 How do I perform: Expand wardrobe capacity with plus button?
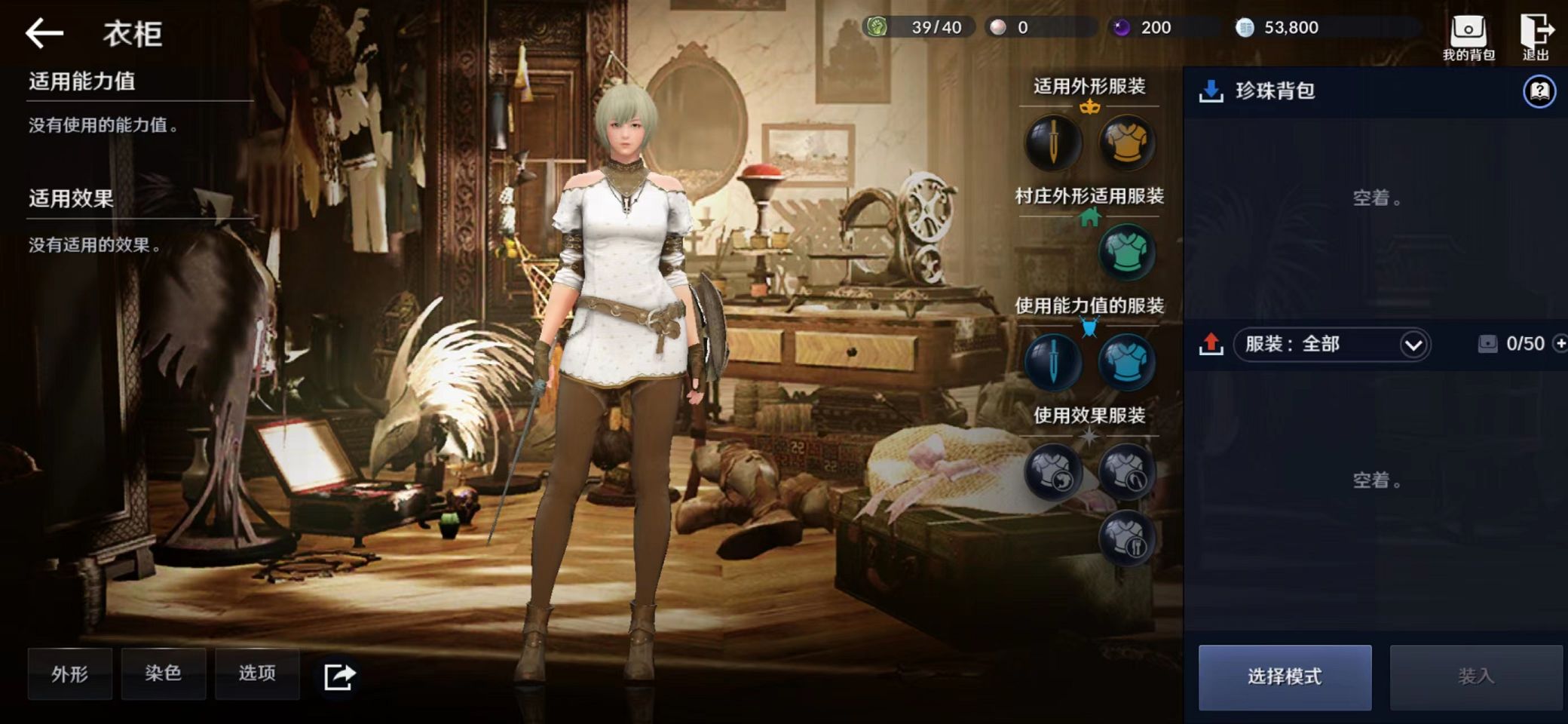click(1560, 344)
